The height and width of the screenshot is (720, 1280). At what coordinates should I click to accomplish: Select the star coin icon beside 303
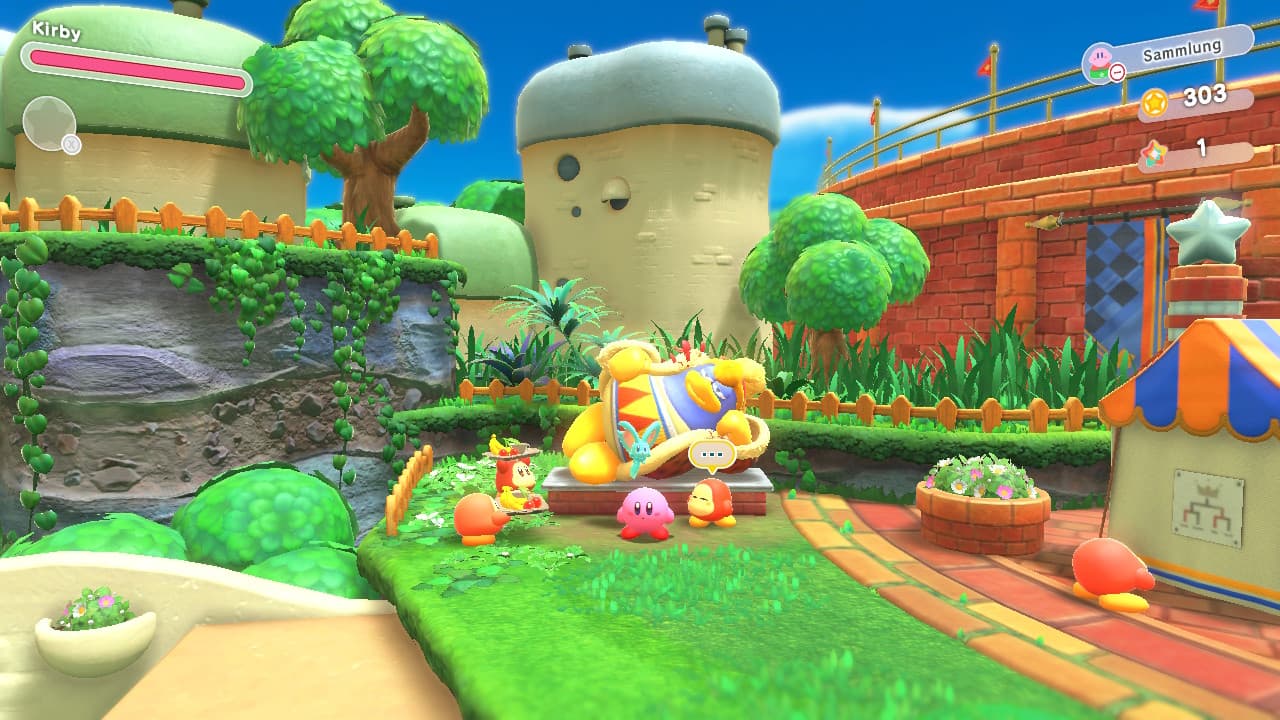click(1156, 102)
